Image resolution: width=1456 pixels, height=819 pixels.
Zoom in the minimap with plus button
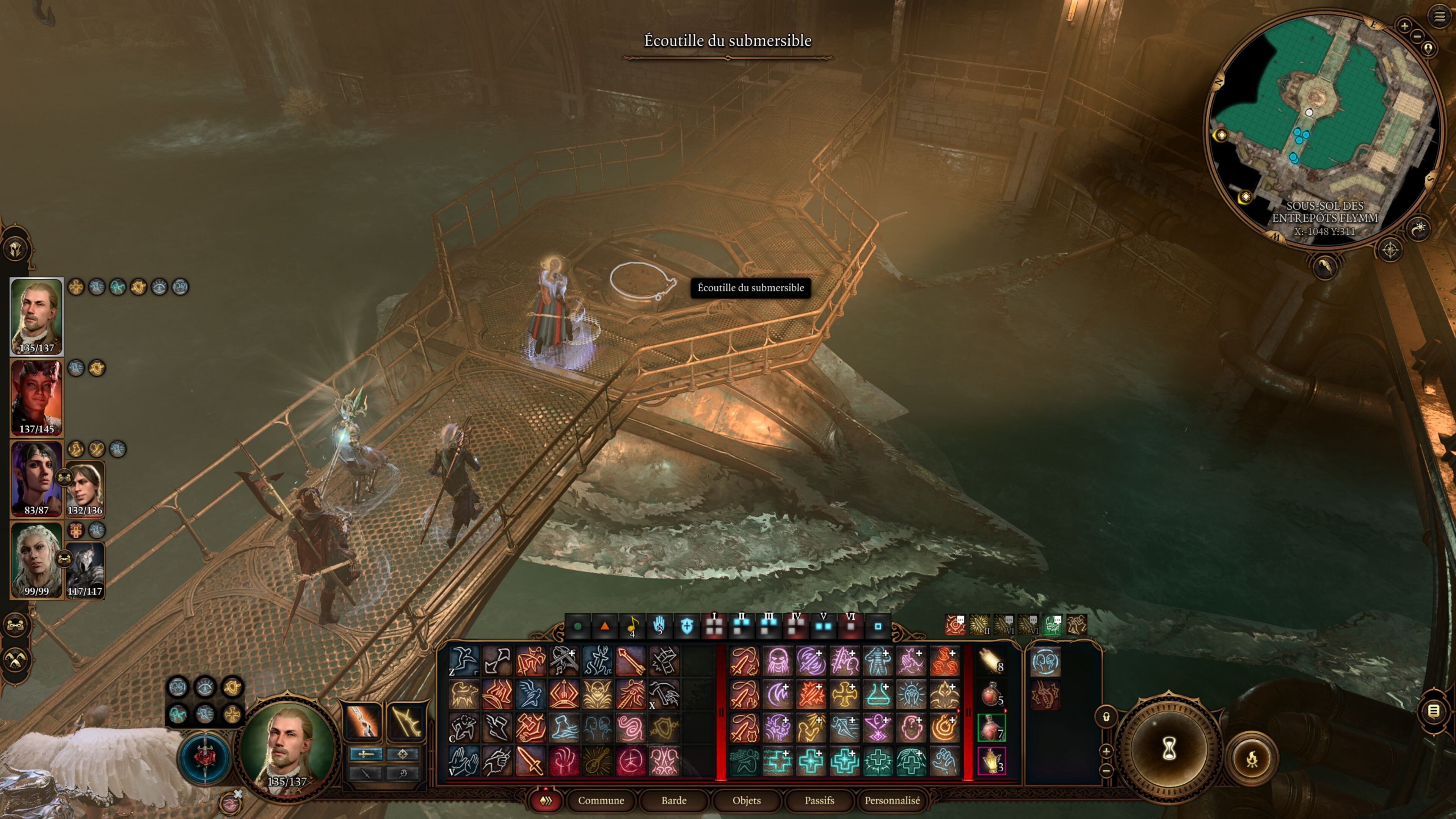(1404, 25)
